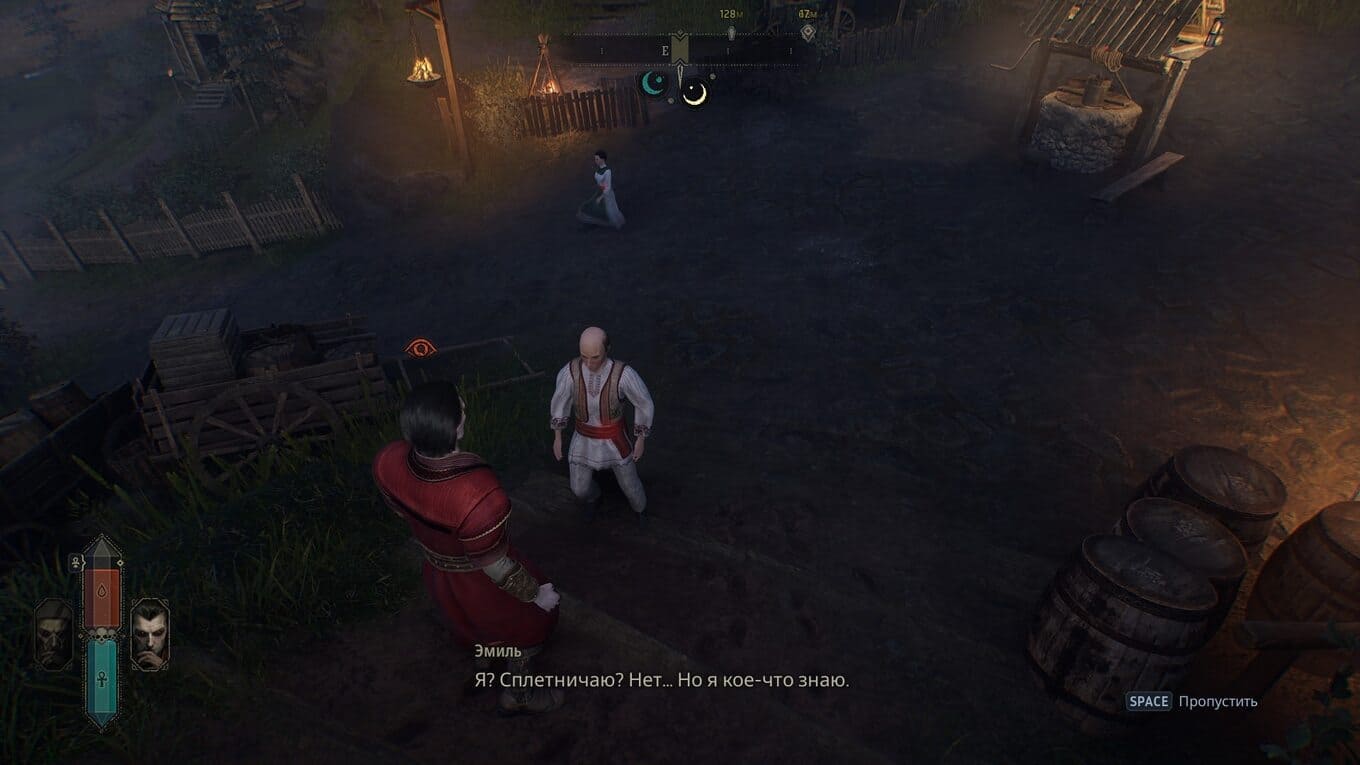Select the coffin marker on the compass
Screen dimensions: 1360x765
coord(731,33)
